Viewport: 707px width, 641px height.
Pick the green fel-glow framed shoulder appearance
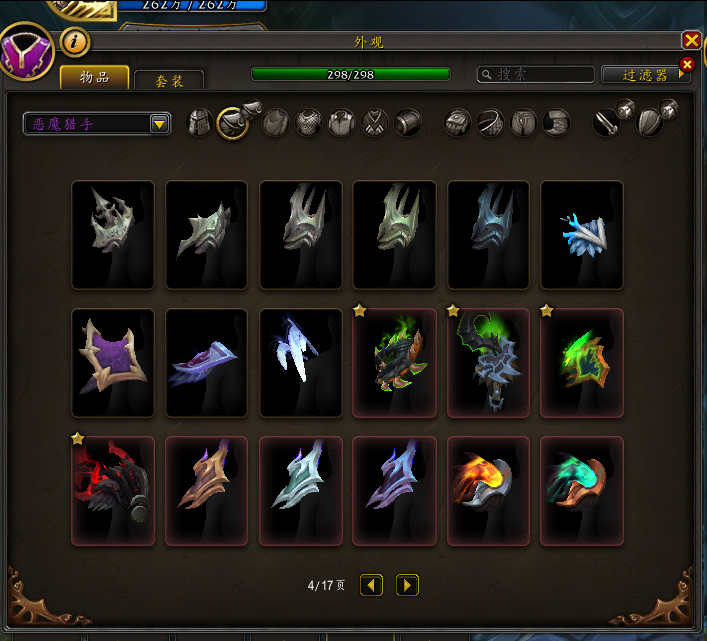click(x=582, y=362)
